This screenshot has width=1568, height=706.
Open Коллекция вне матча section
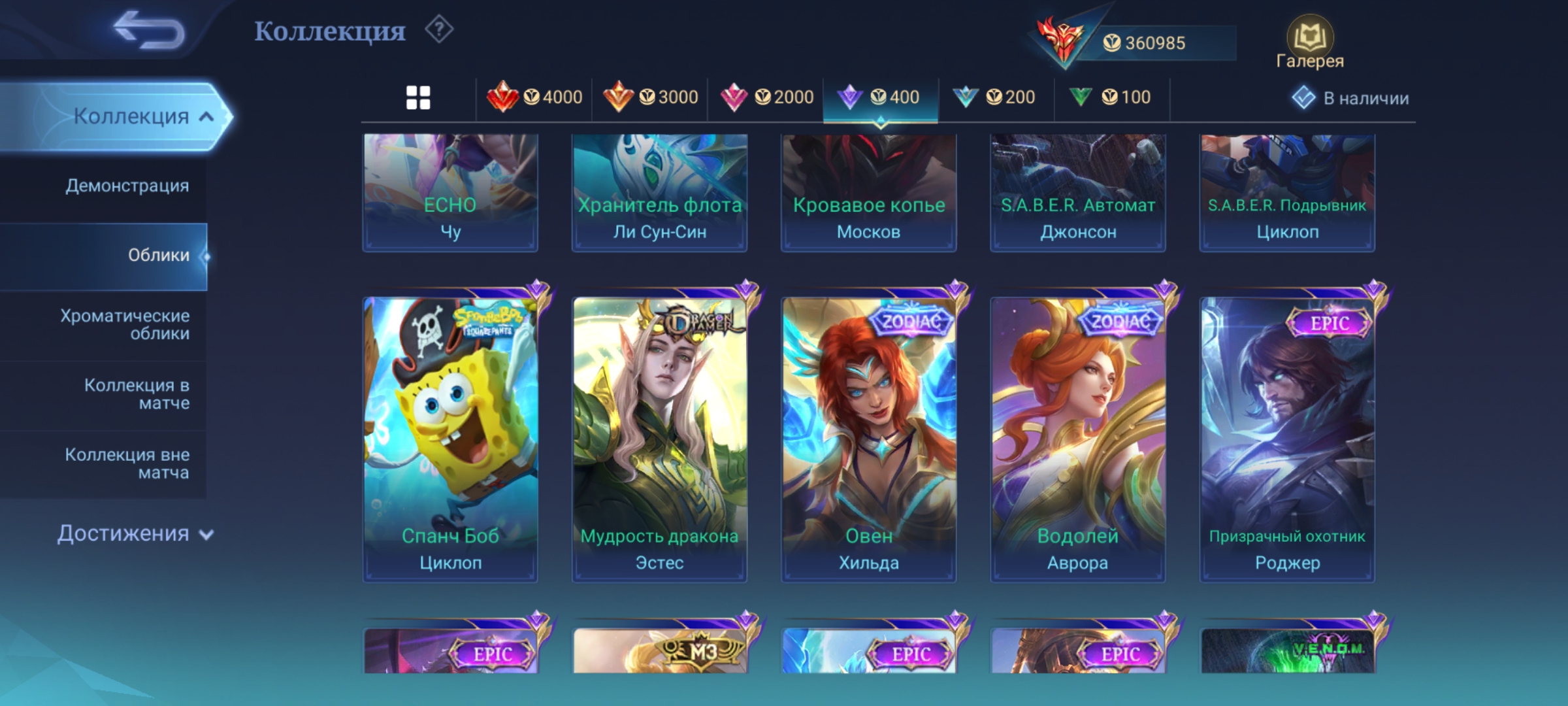click(127, 463)
